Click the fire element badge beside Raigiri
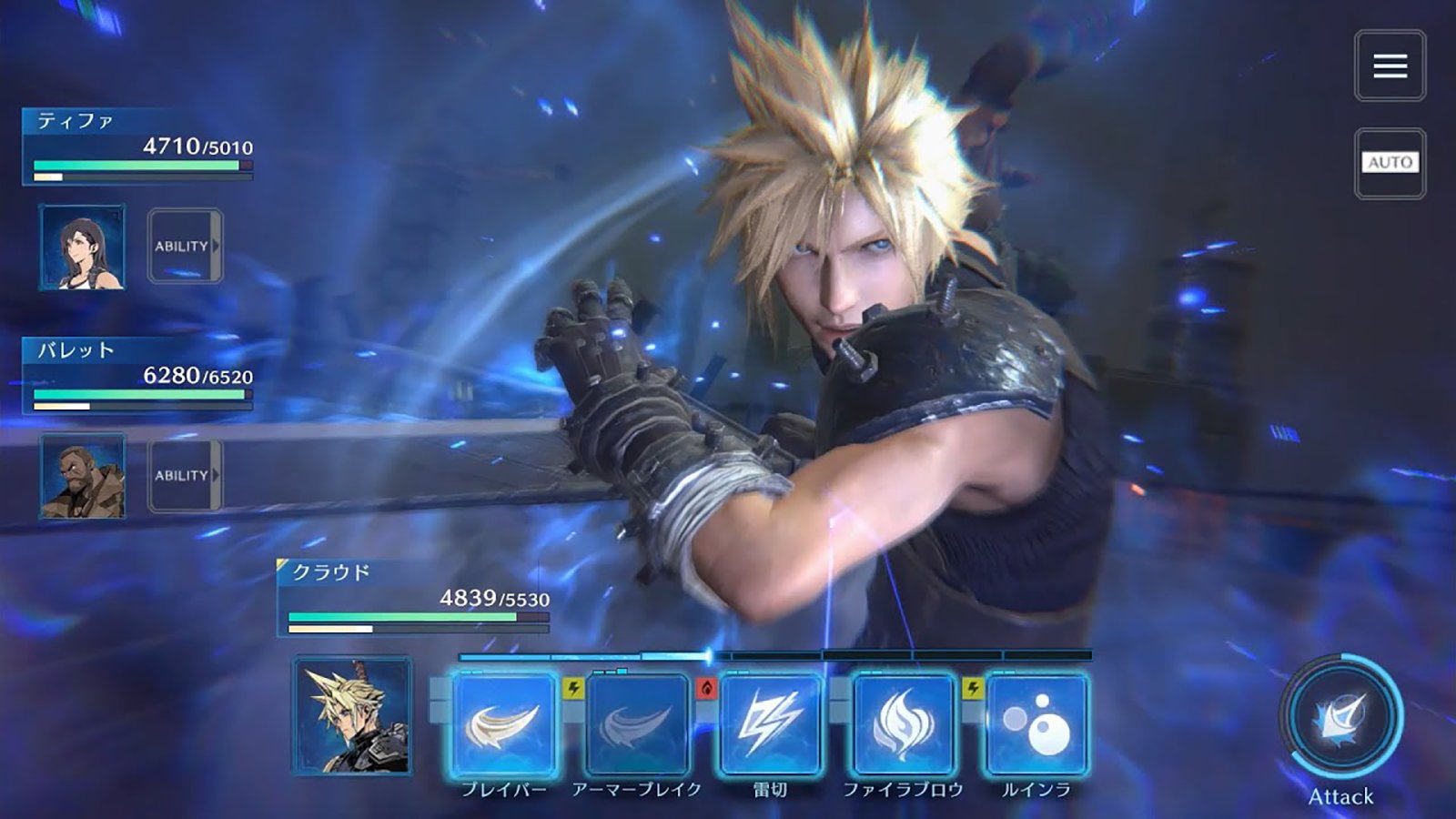This screenshot has height=819, width=1456. [x=706, y=689]
